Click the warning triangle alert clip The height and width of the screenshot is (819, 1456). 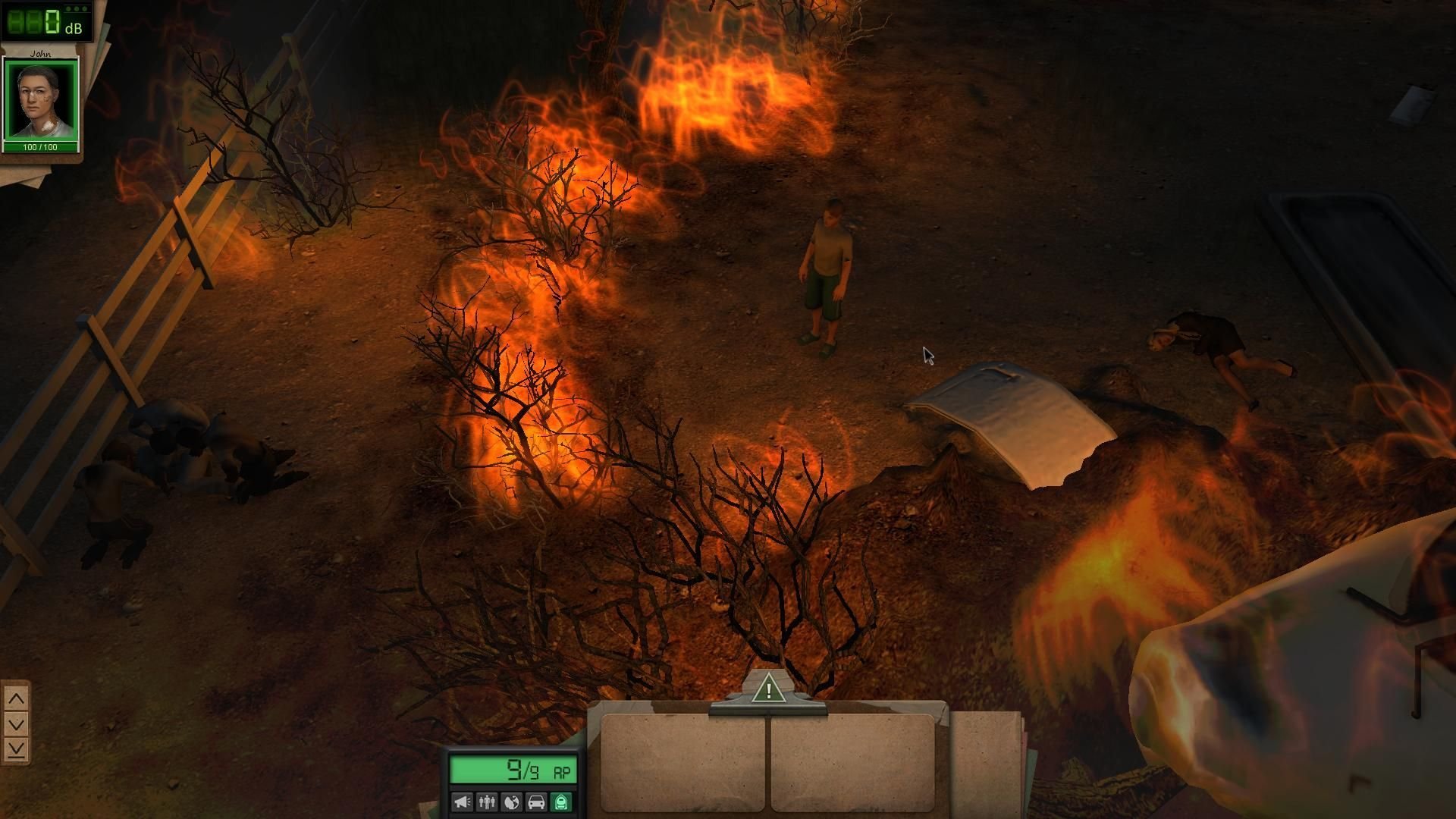pos(768,690)
